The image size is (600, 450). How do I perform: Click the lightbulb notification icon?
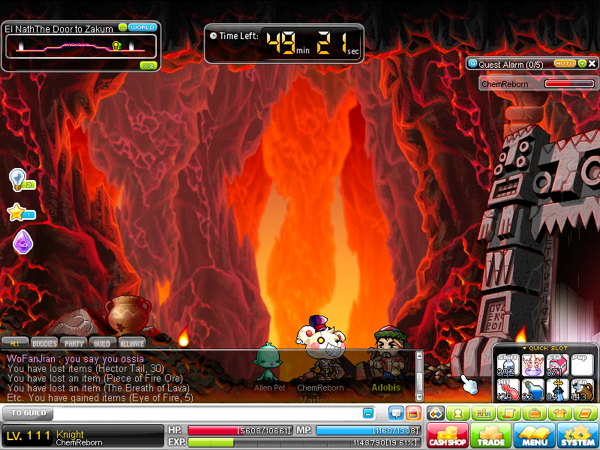click(x=18, y=179)
